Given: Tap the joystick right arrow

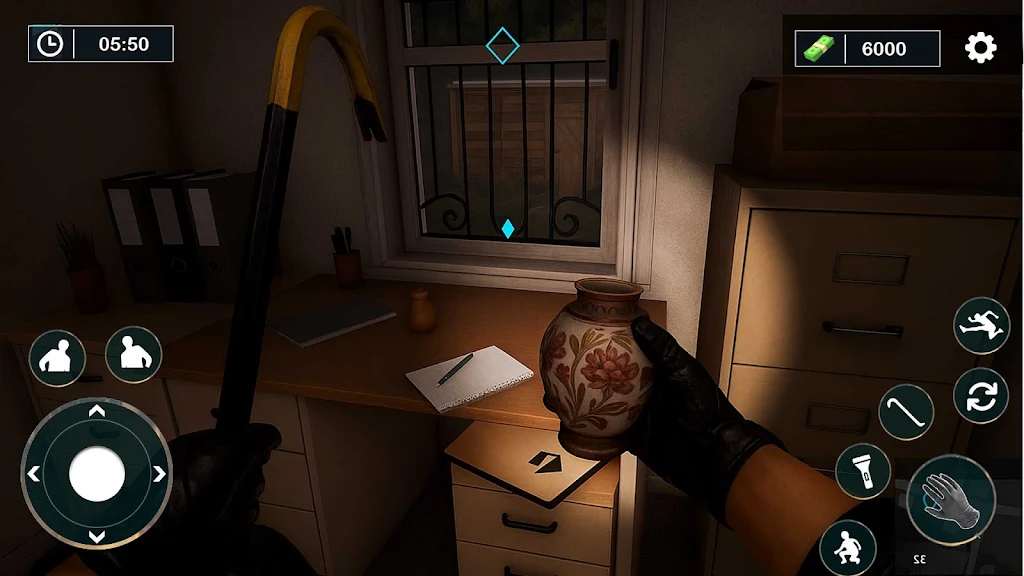Looking at the screenshot, I should (159, 474).
